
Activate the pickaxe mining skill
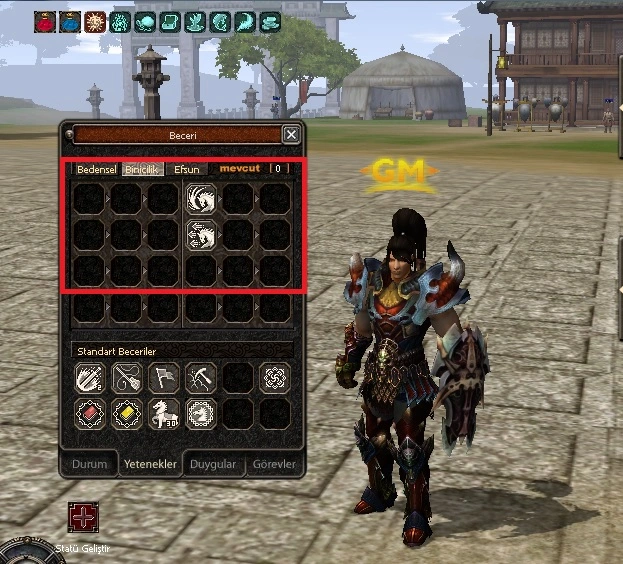coord(200,378)
